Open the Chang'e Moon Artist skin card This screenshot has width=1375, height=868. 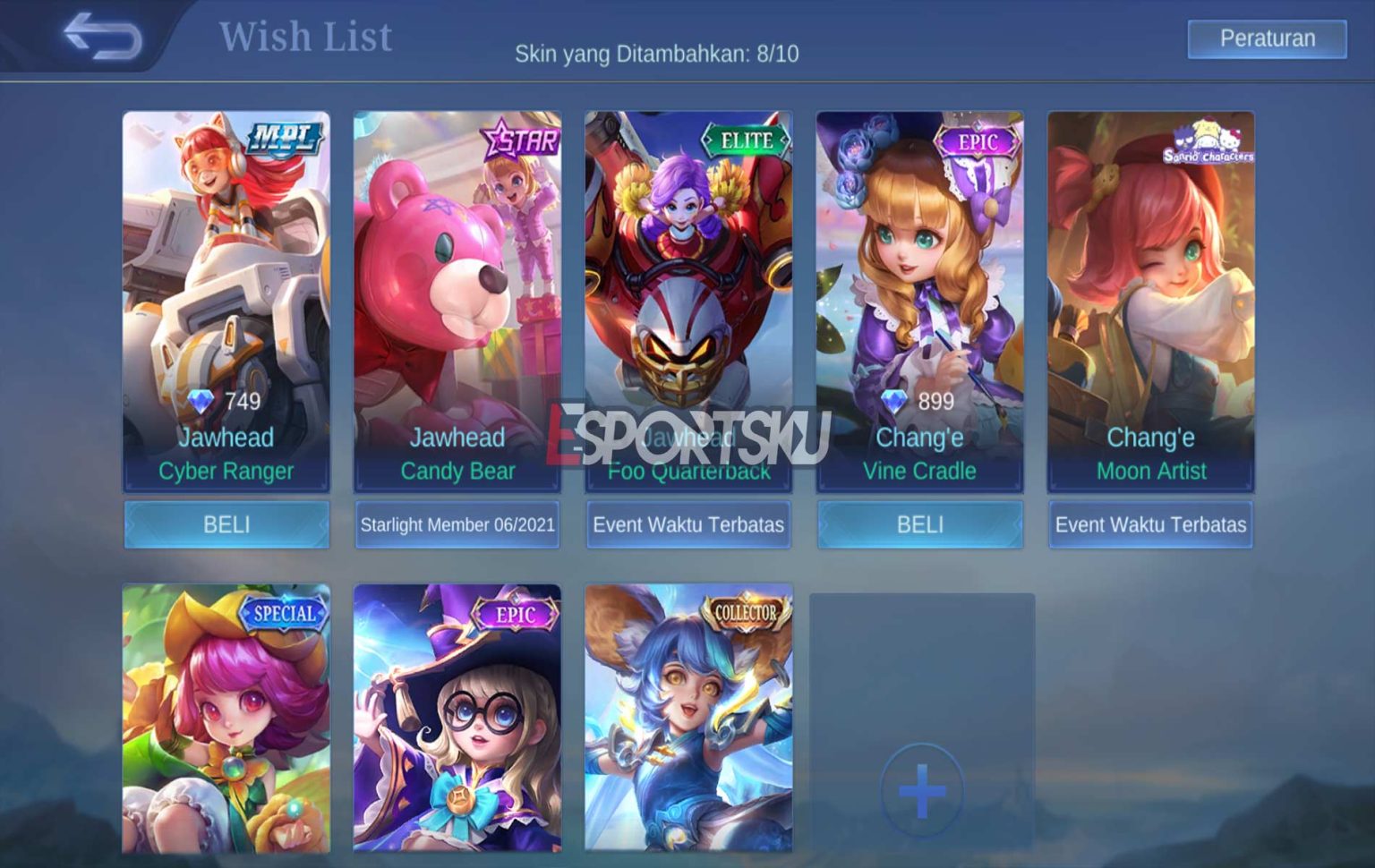pos(1151,295)
